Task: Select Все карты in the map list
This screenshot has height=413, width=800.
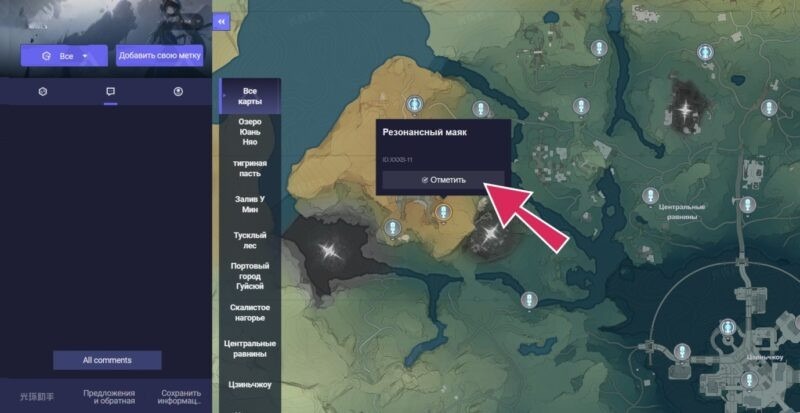Action: [x=250, y=96]
